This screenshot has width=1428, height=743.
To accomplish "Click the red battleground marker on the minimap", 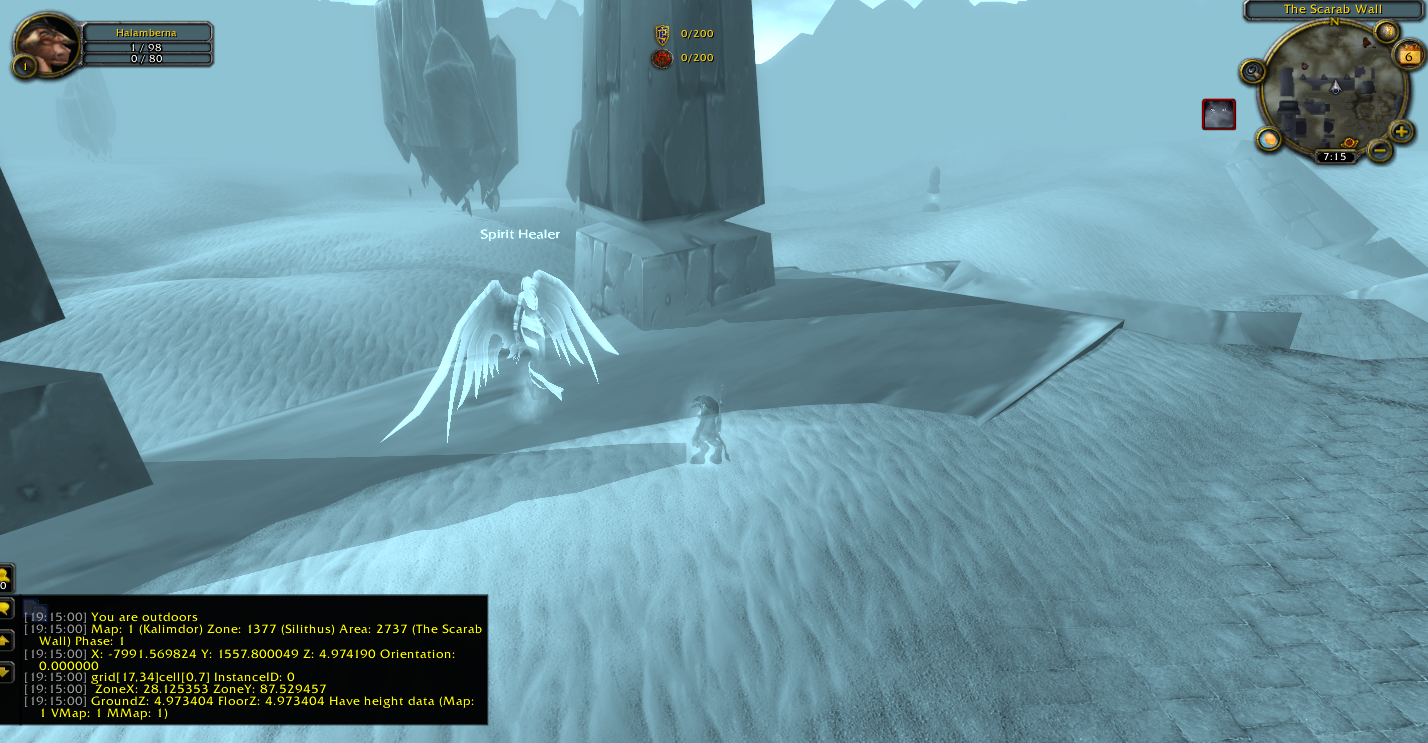I will click(x=1350, y=143).
